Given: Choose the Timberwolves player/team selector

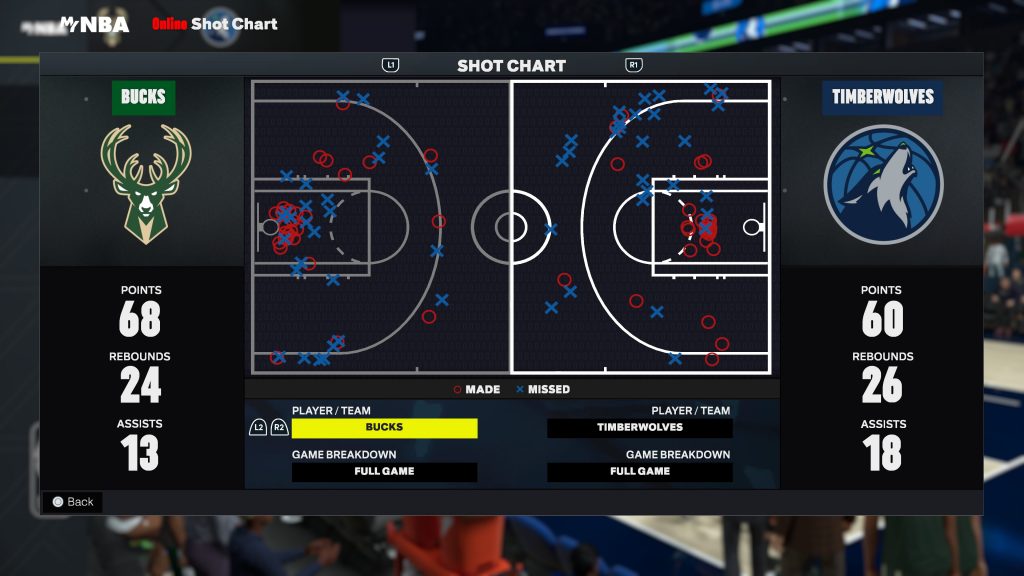Looking at the screenshot, I should (640, 428).
